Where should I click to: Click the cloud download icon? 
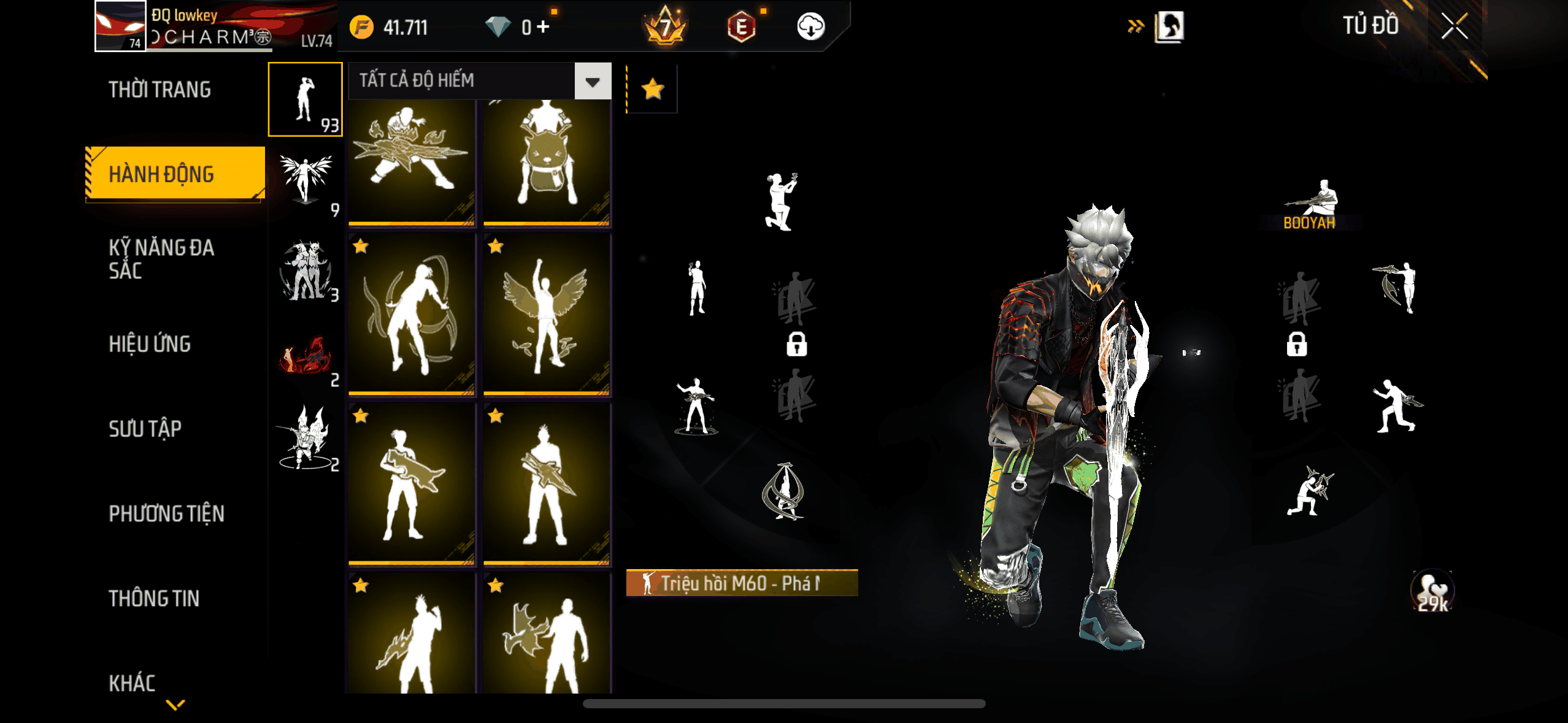pos(810,27)
